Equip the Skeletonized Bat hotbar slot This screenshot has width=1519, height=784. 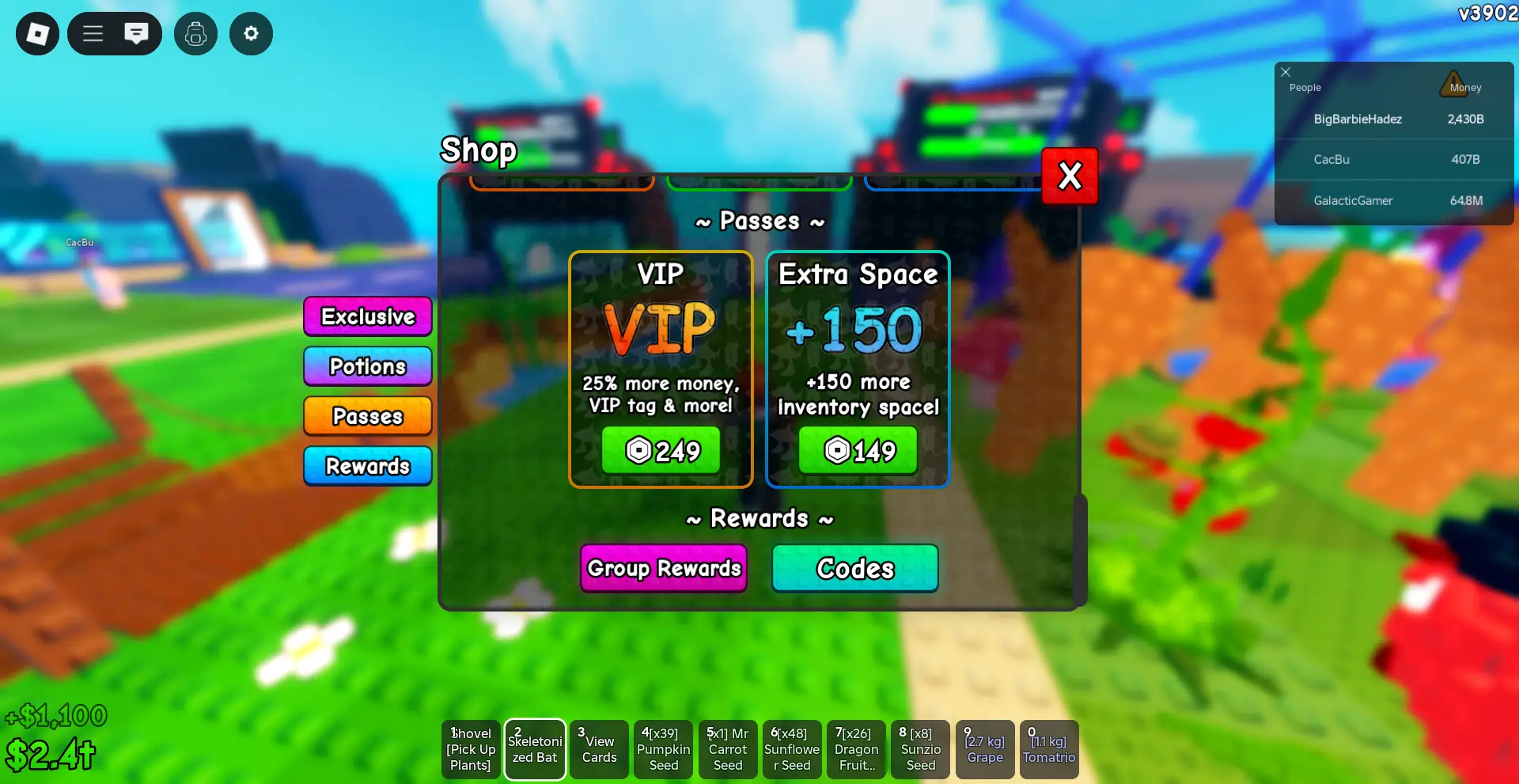[x=535, y=749]
